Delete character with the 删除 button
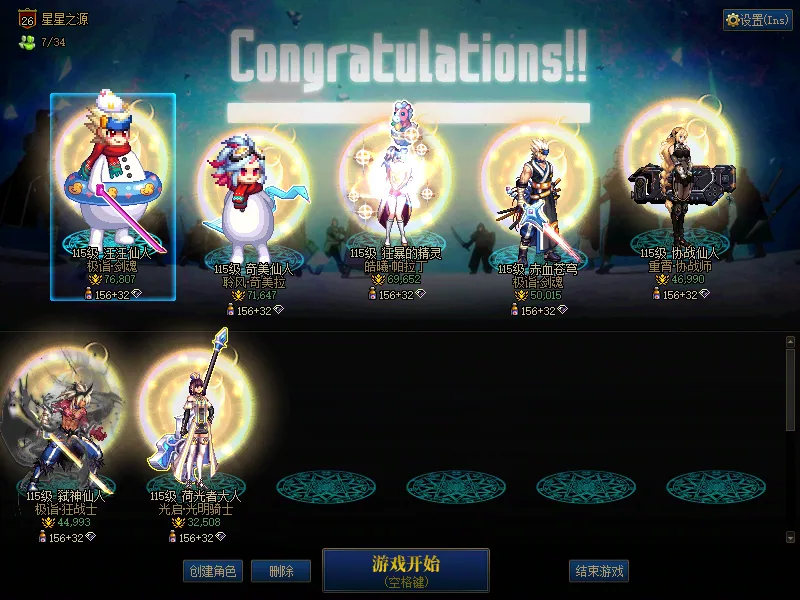800x600 pixels. (281, 571)
